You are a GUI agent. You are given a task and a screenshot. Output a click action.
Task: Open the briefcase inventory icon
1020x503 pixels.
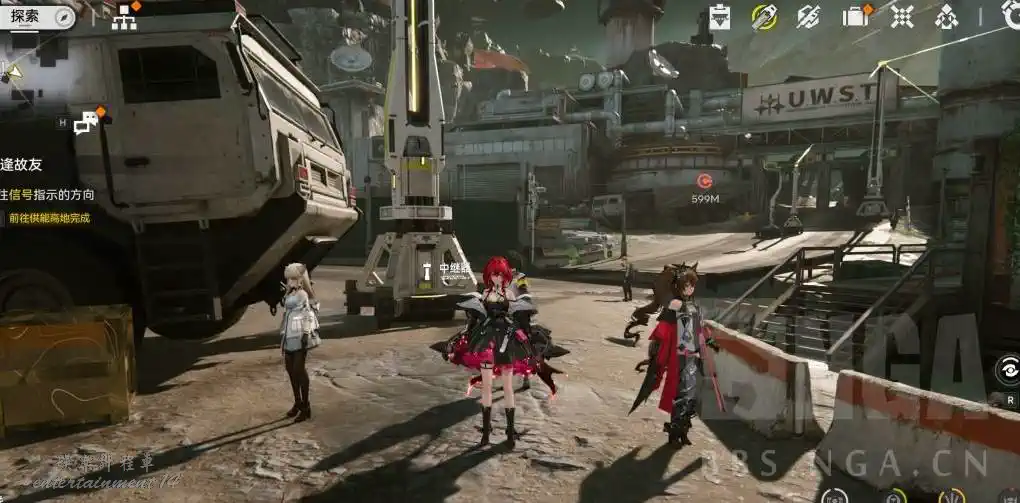[x=855, y=16]
